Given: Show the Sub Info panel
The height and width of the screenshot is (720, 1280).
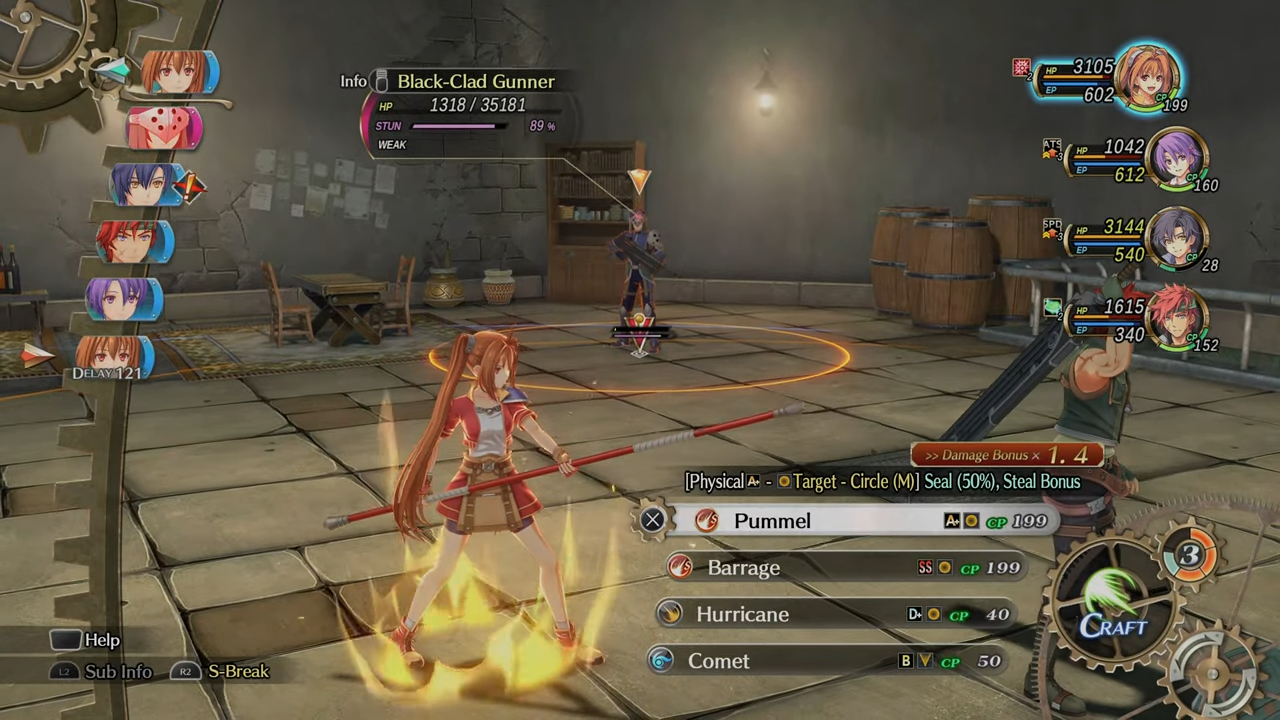Looking at the screenshot, I should pos(118,672).
